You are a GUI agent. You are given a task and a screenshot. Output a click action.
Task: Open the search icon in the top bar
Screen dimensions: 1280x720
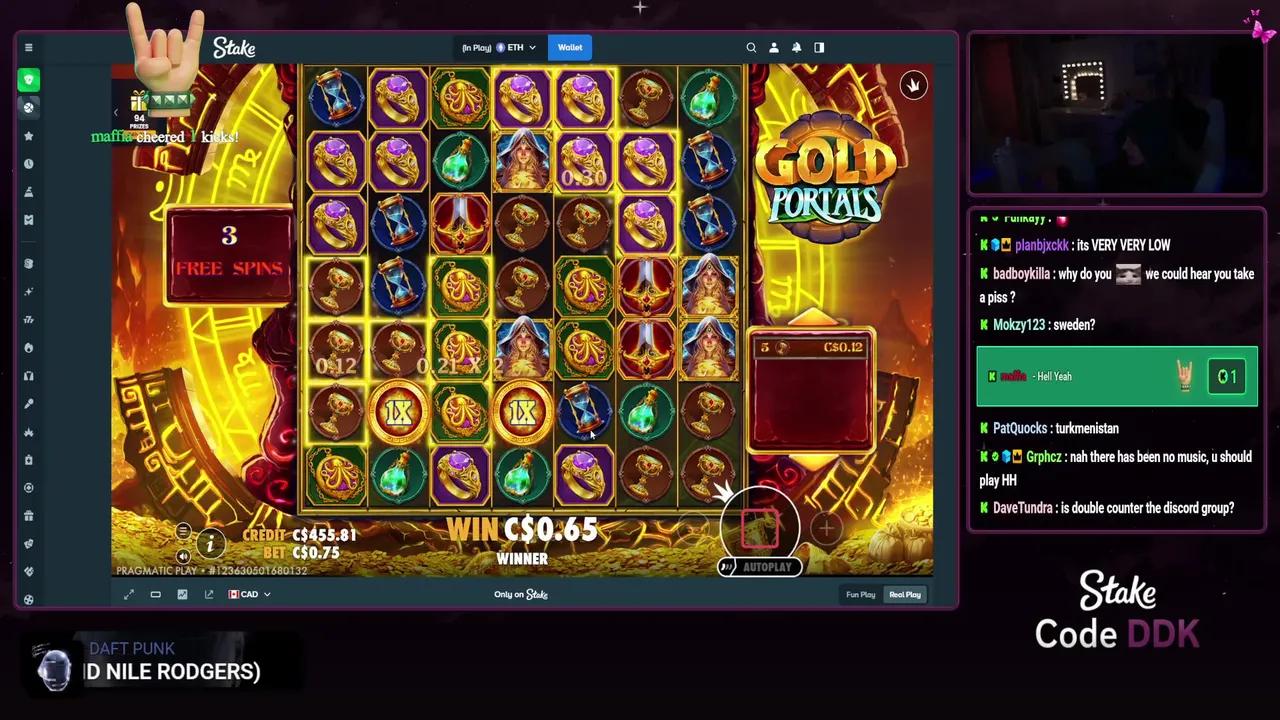coord(751,47)
